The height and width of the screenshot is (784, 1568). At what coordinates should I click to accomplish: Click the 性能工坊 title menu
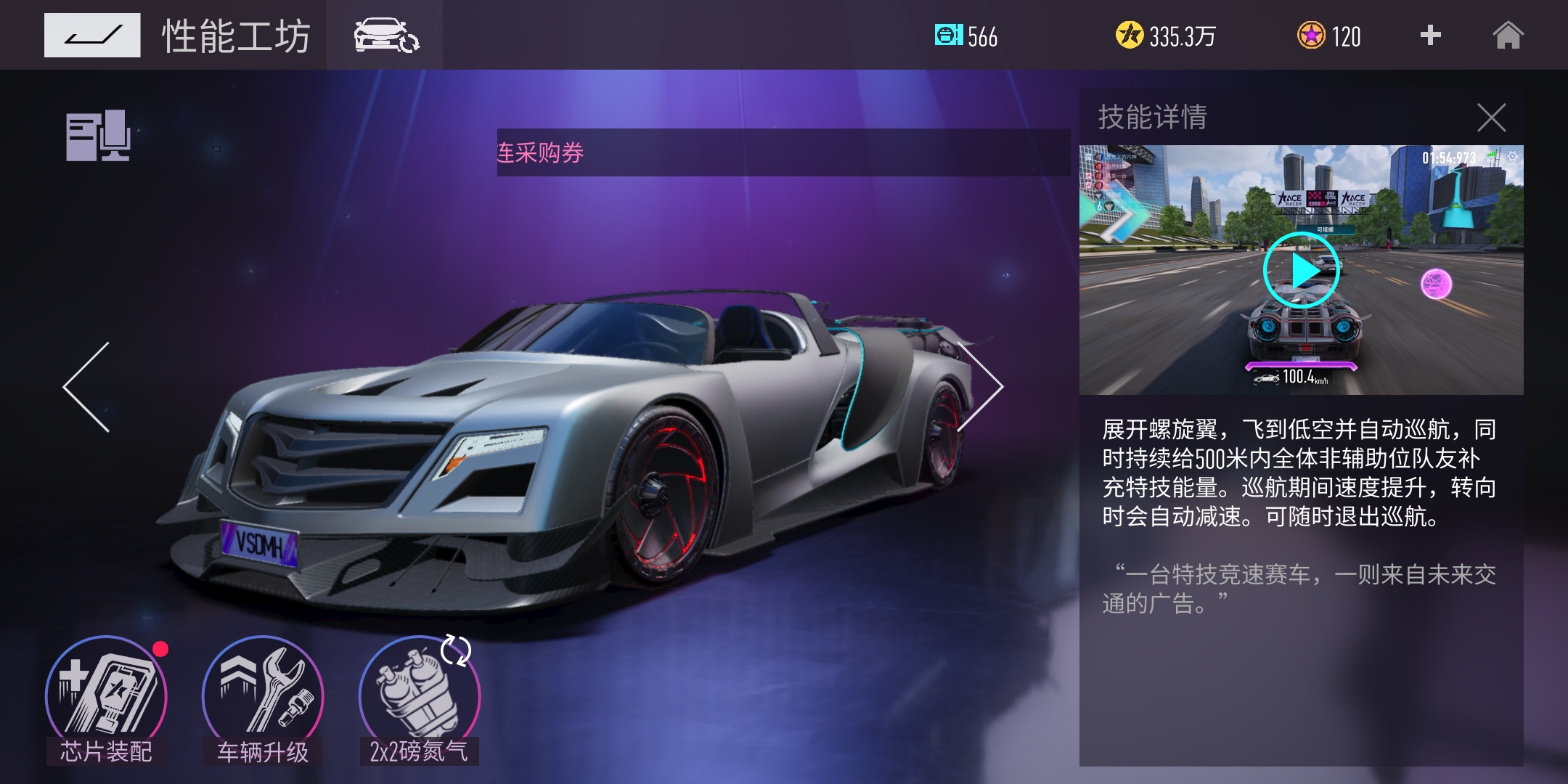click(236, 36)
